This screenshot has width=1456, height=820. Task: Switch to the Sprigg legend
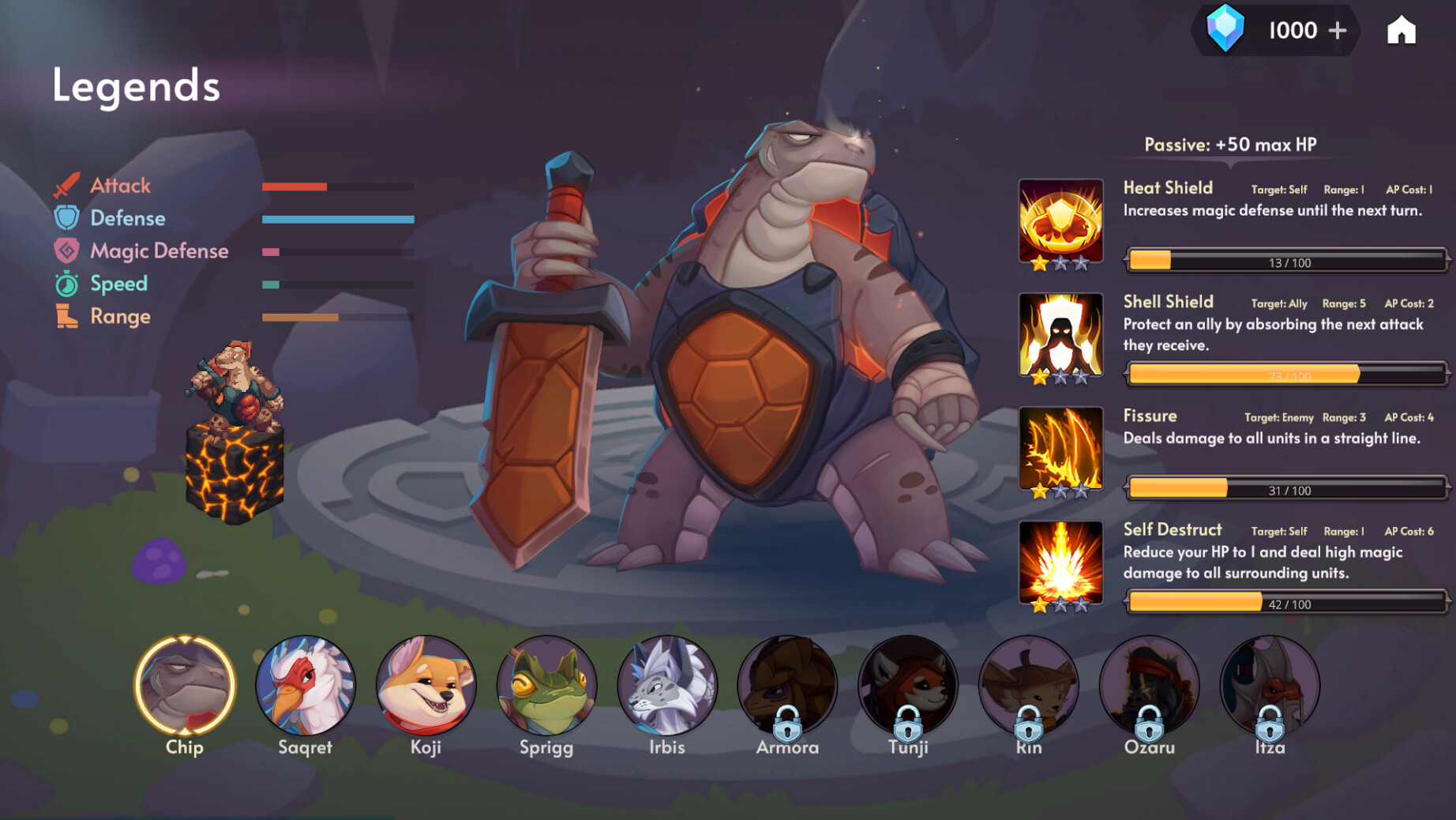[x=547, y=686]
